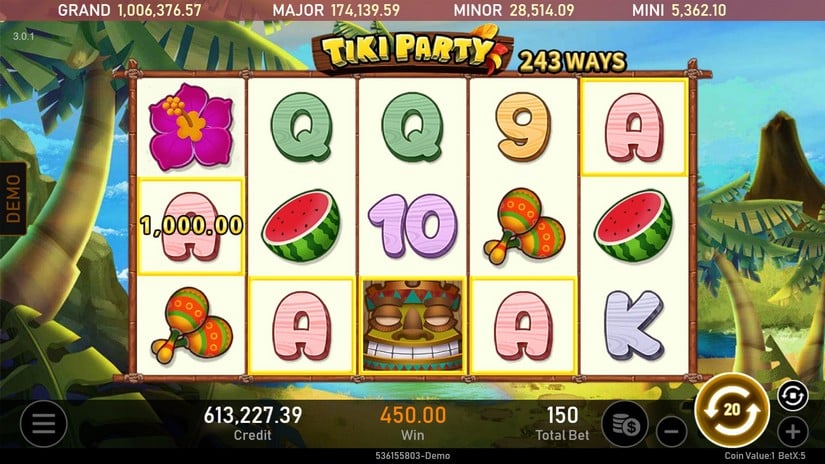Screen dimensions: 825x464
Task: Click the gold spin button showing 20
Action: coord(731,410)
